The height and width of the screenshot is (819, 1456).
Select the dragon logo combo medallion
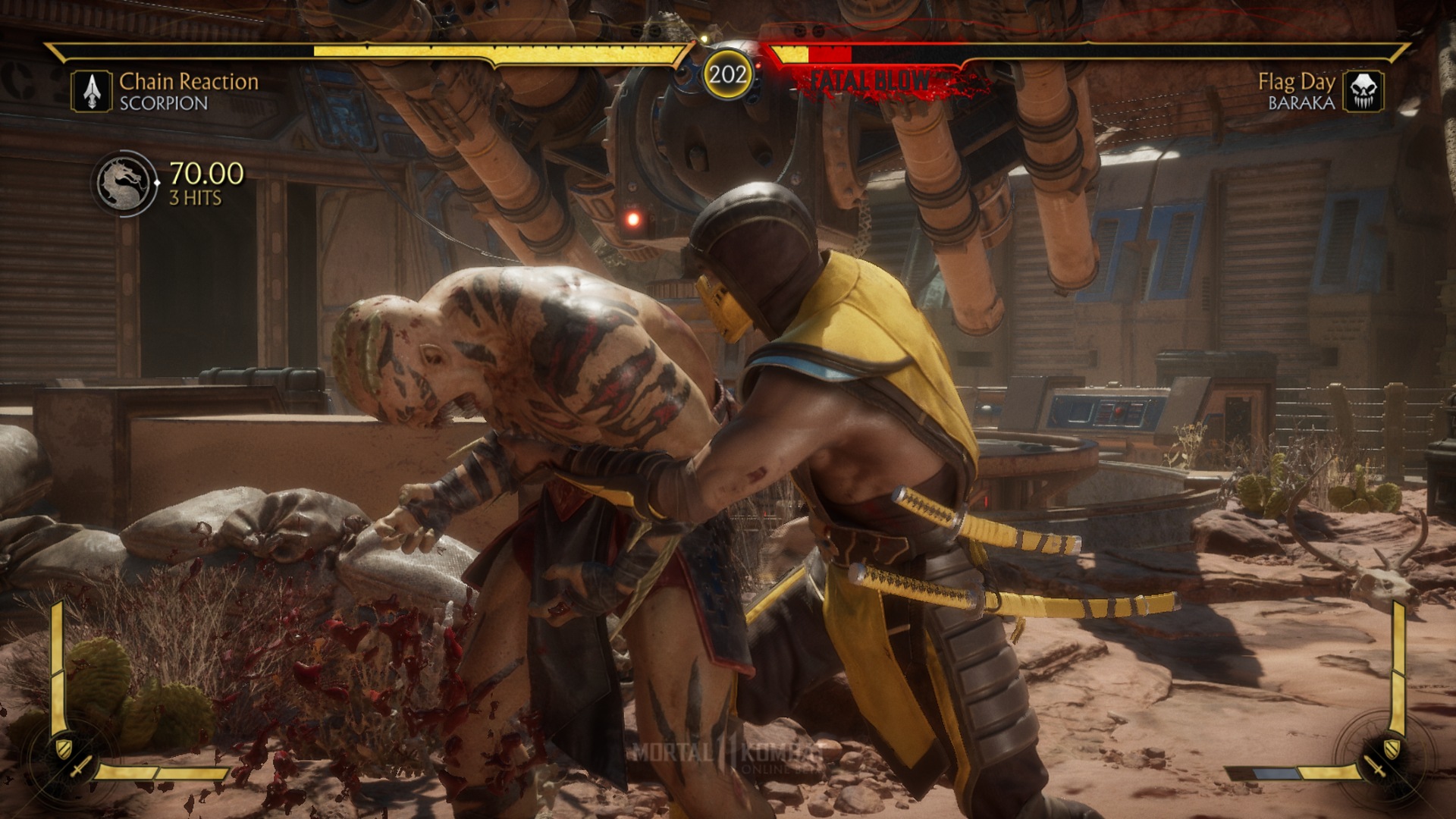coord(124,184)
